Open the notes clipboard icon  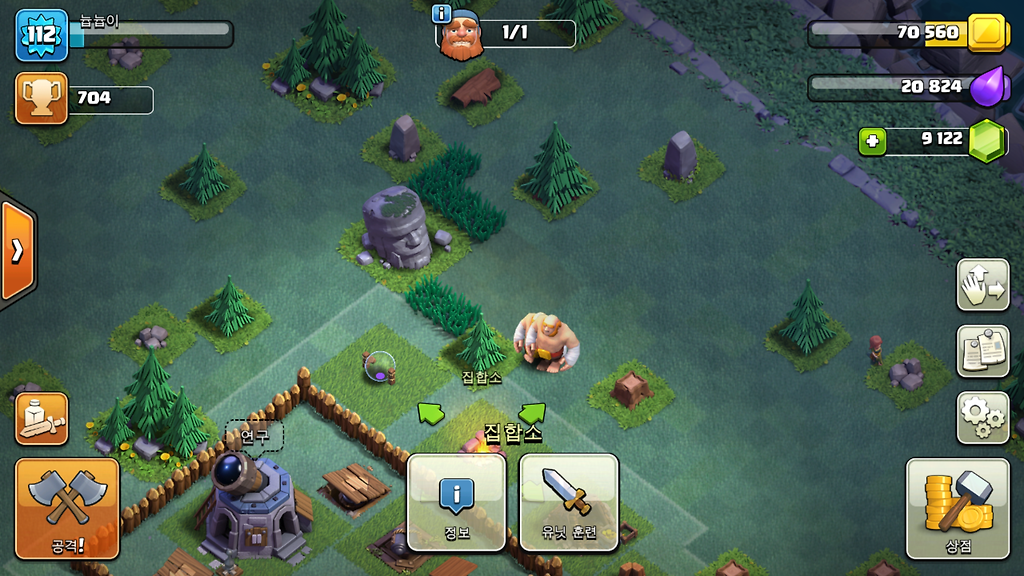(982, 351)
